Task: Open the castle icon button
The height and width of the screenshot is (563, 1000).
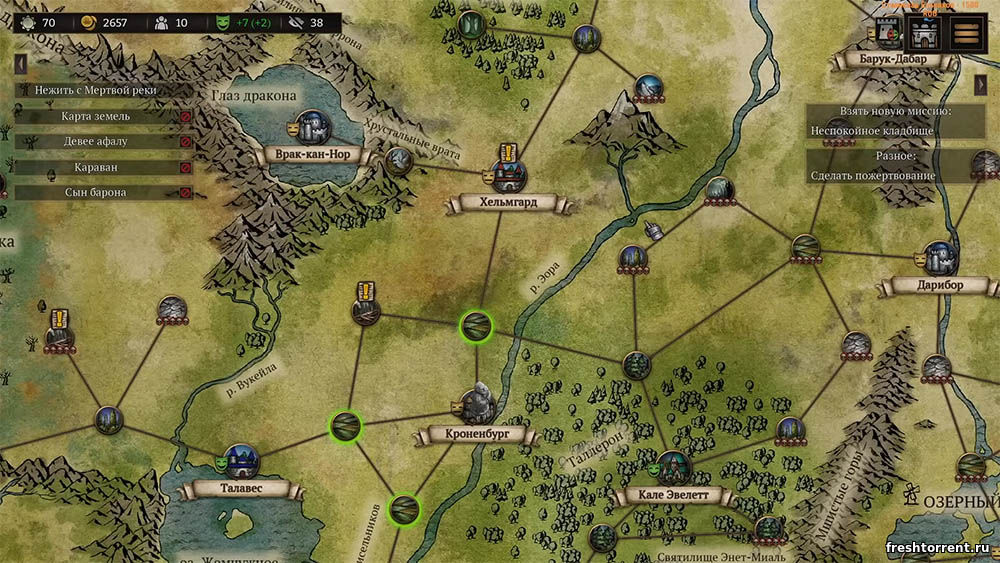Action: (923, 33)
